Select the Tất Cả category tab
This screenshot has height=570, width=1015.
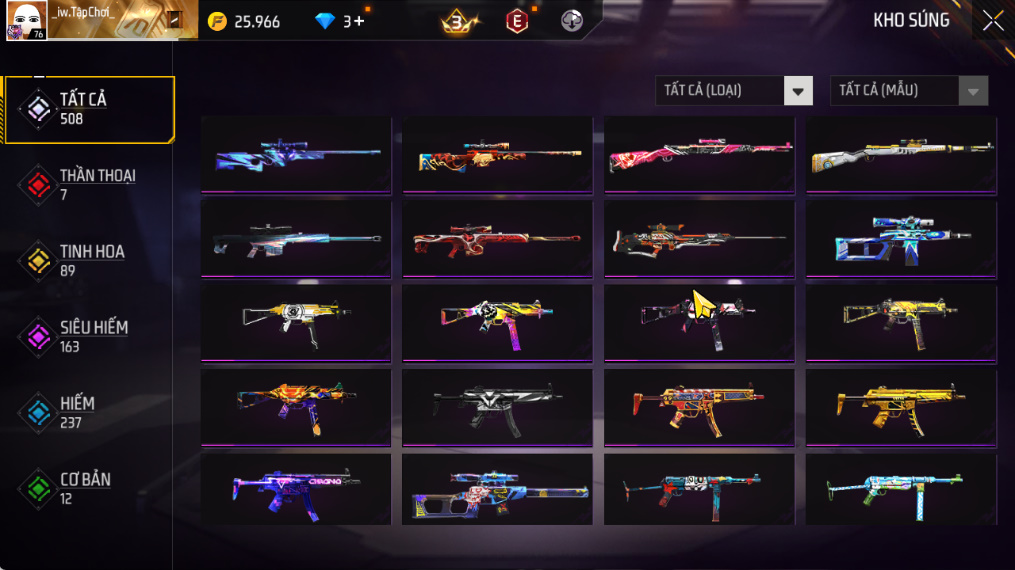[x=88, y=108]
